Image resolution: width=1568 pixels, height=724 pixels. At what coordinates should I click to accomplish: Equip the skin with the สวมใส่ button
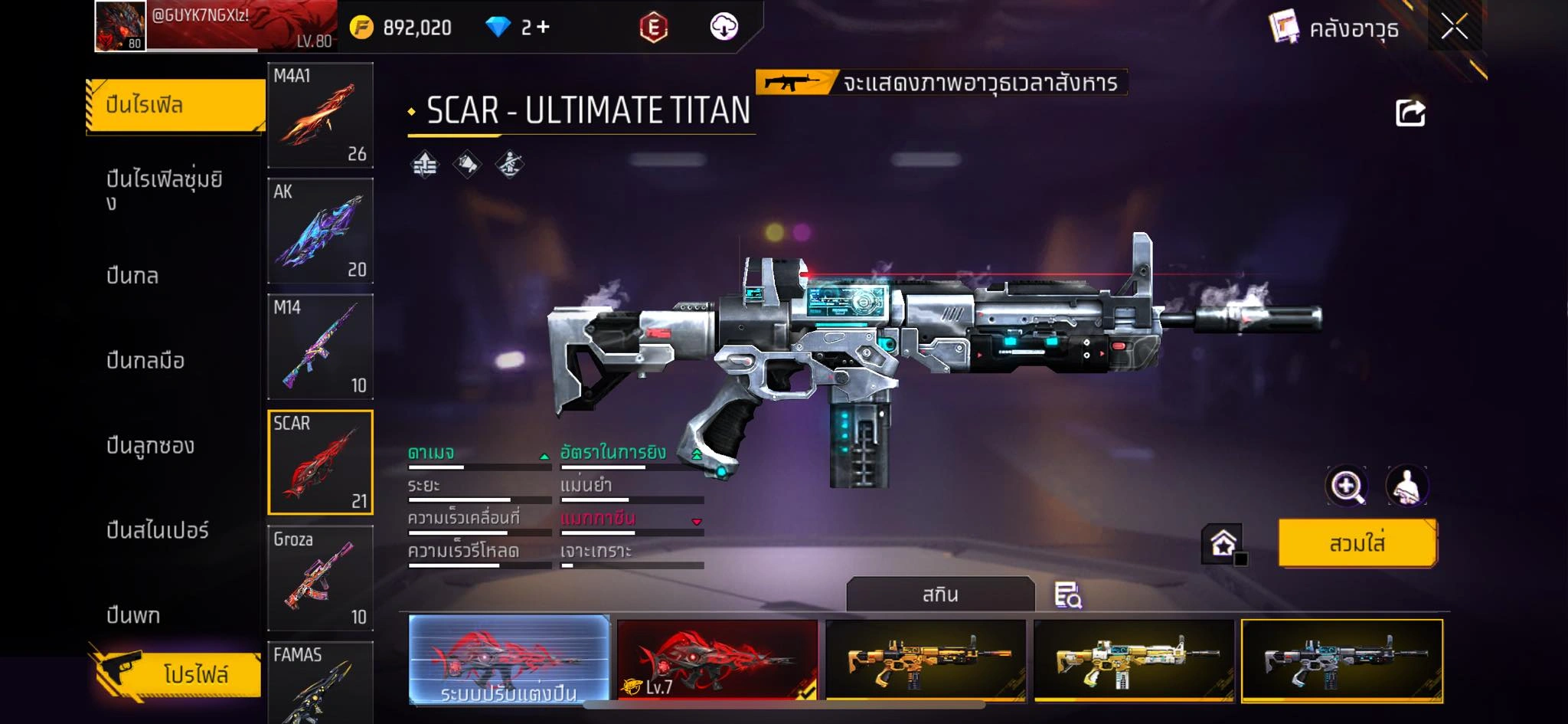pyautogui.click(x=1357, y=543)
